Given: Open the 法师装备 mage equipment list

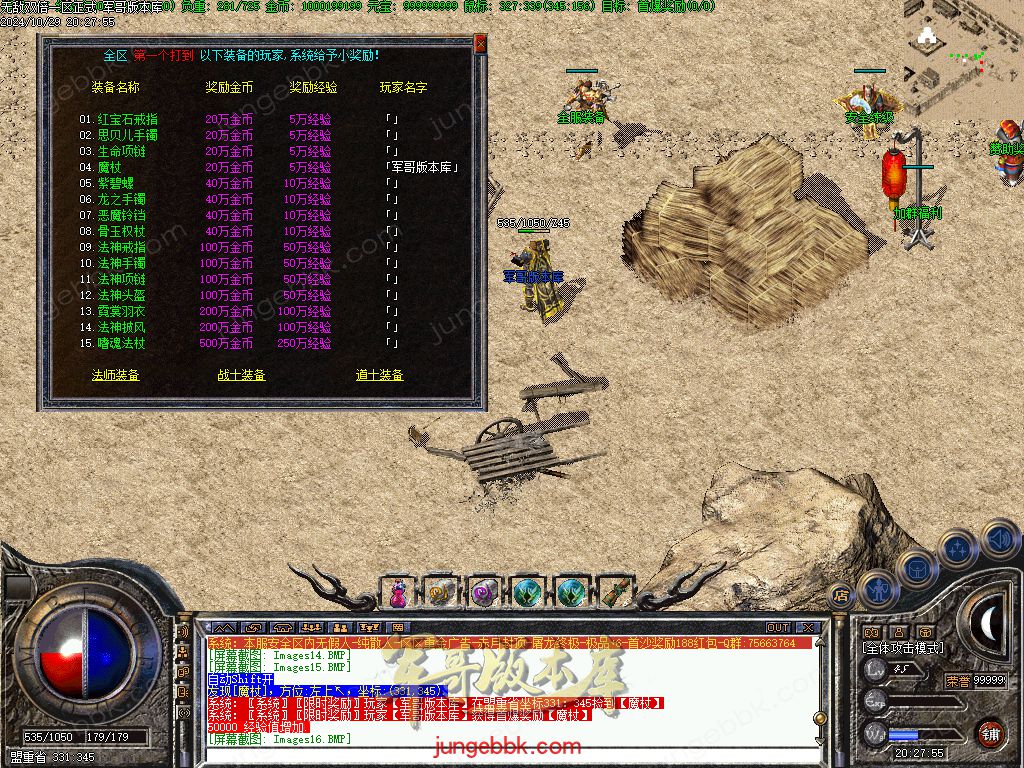Looking at the screenshot, I should pos(115,375).
